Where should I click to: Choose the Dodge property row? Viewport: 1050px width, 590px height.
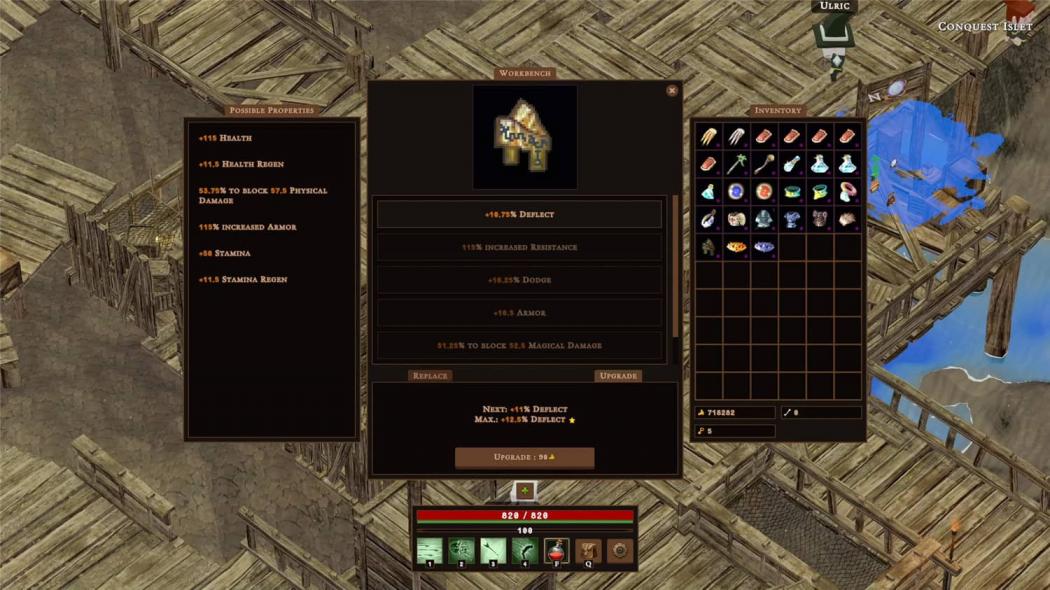[x=519, y=280]
